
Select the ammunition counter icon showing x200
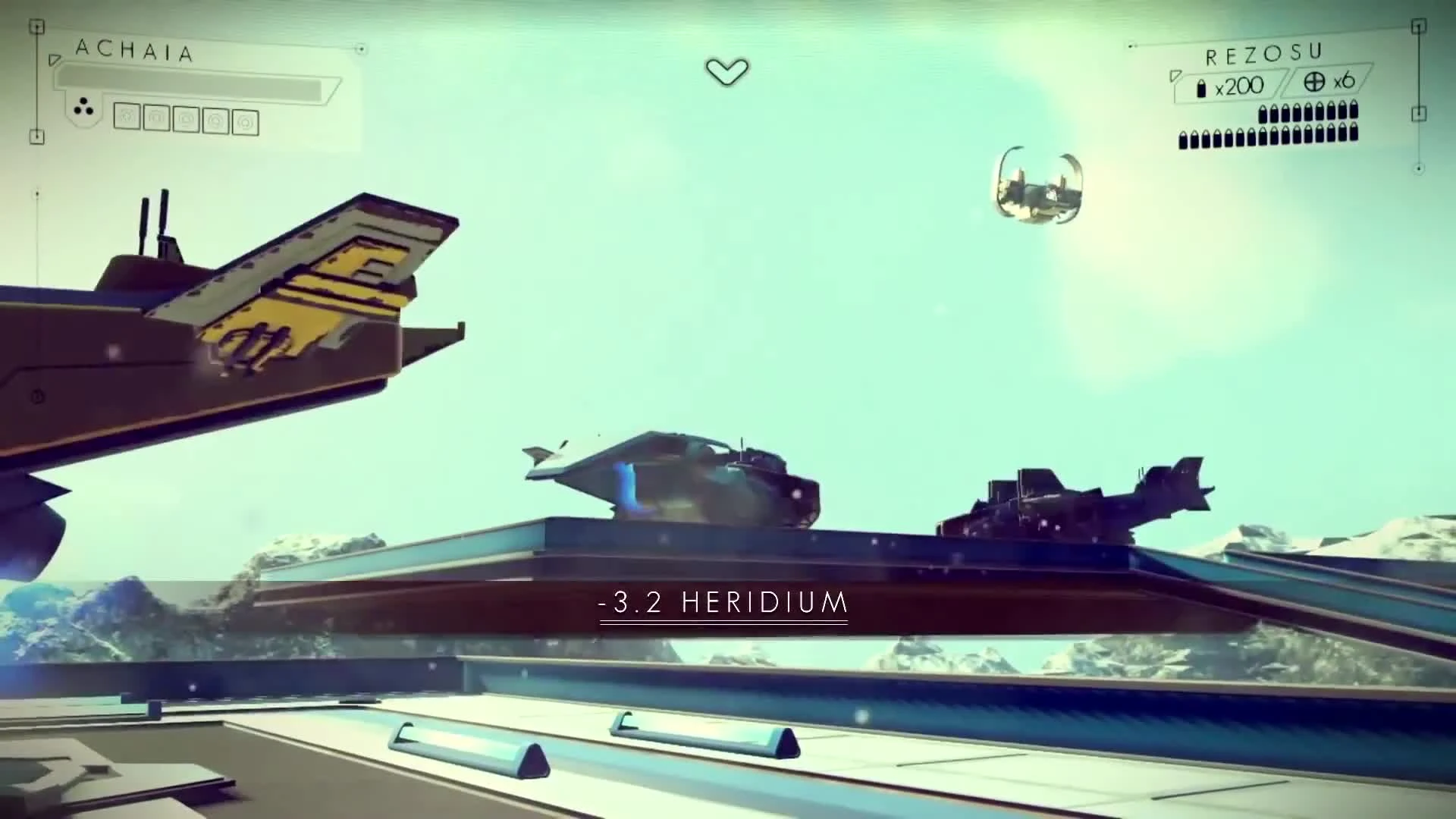pos(1203,87)
